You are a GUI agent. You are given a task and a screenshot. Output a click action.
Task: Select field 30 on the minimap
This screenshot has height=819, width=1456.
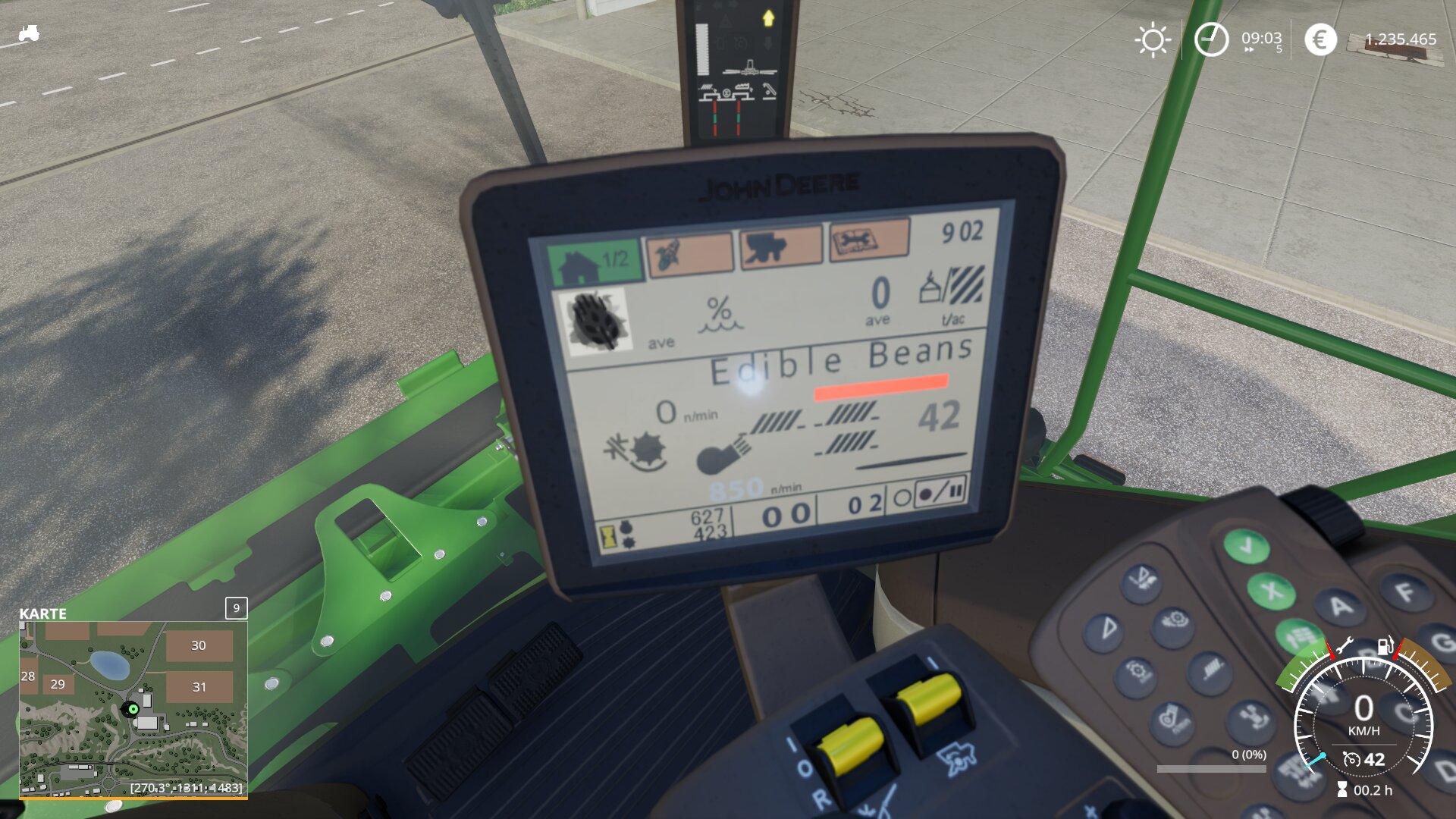coord(199,645)
